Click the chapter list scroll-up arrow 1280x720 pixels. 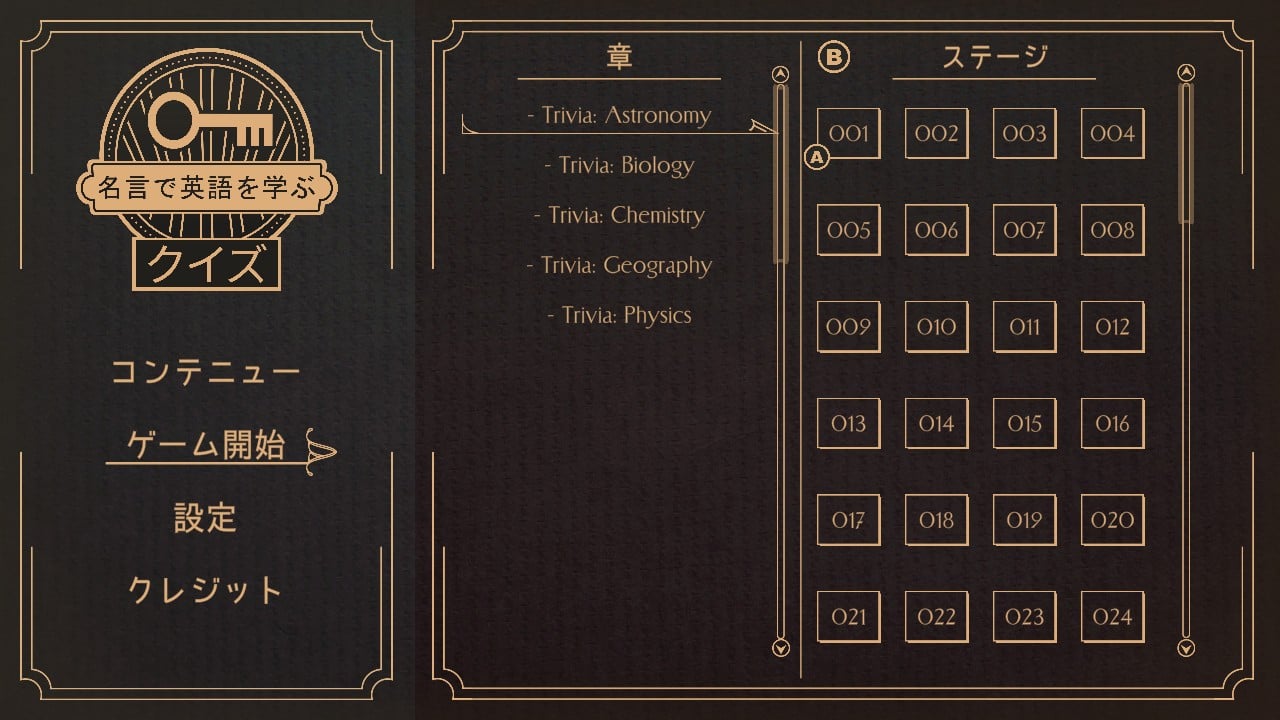click(782, 74)
